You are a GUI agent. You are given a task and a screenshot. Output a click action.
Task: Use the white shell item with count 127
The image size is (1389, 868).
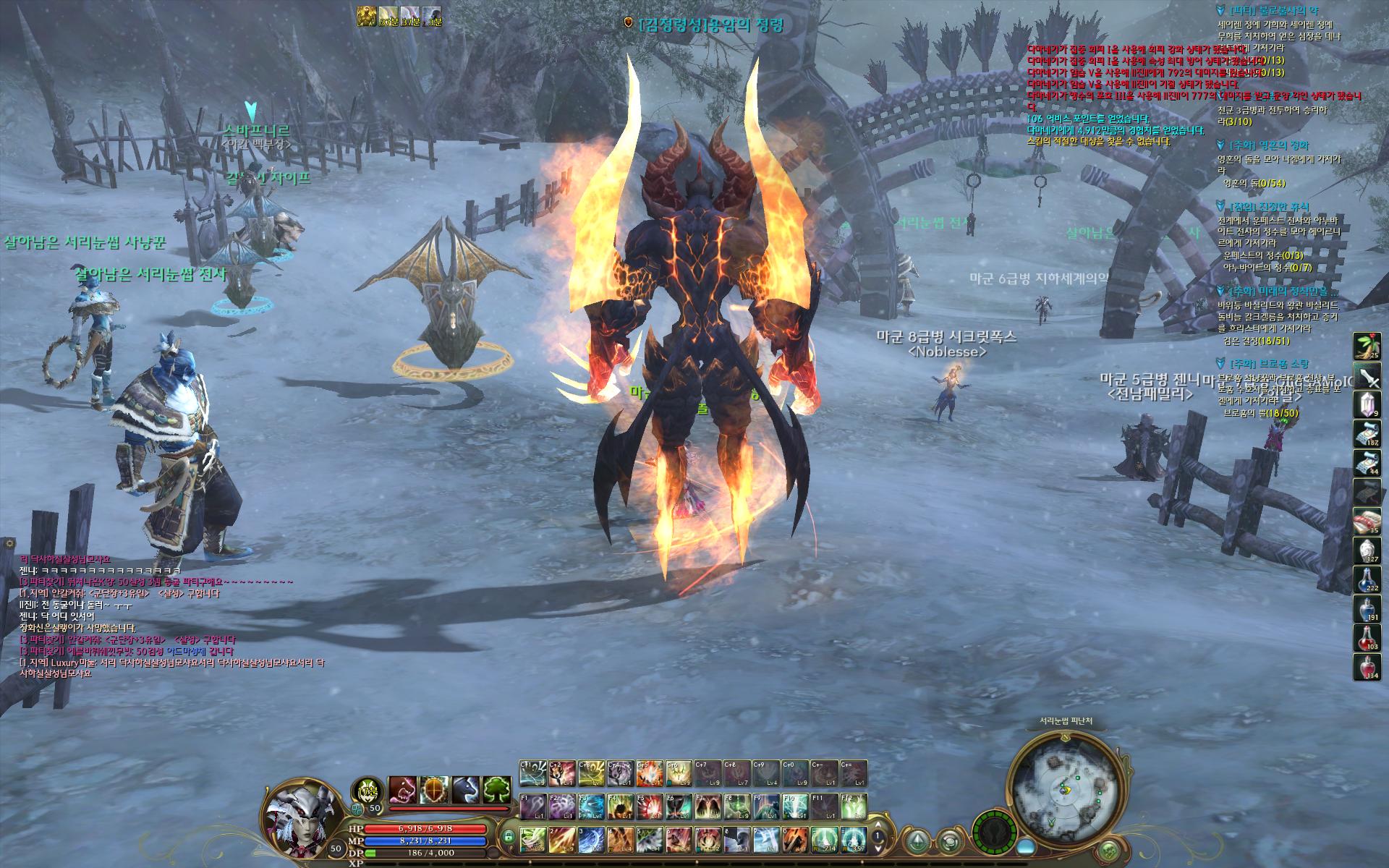(x=1367, y=550)
